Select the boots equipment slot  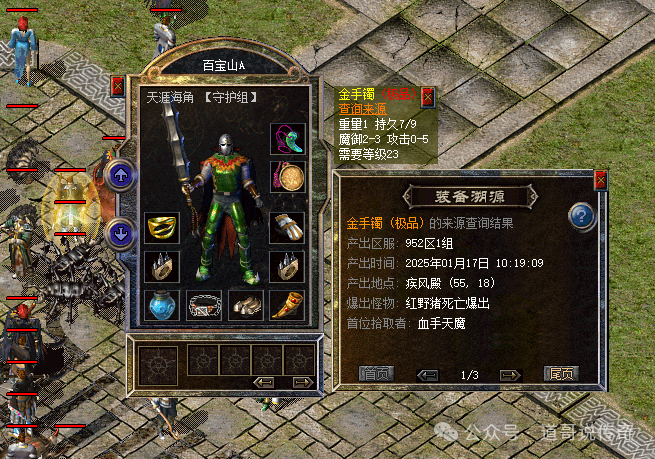pos(244,305)
